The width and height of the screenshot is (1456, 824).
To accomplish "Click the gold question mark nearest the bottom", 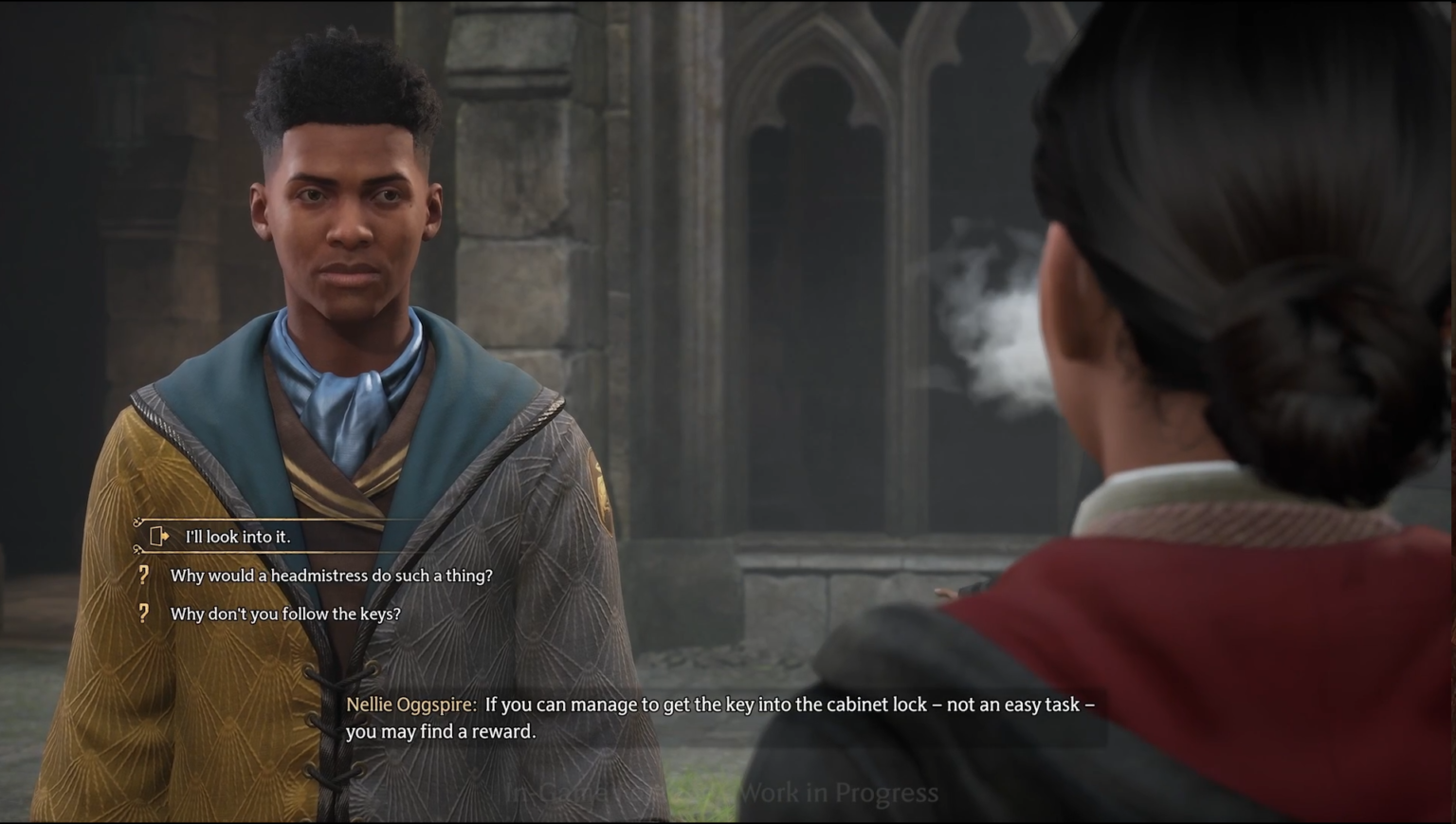I will (143, 613).
